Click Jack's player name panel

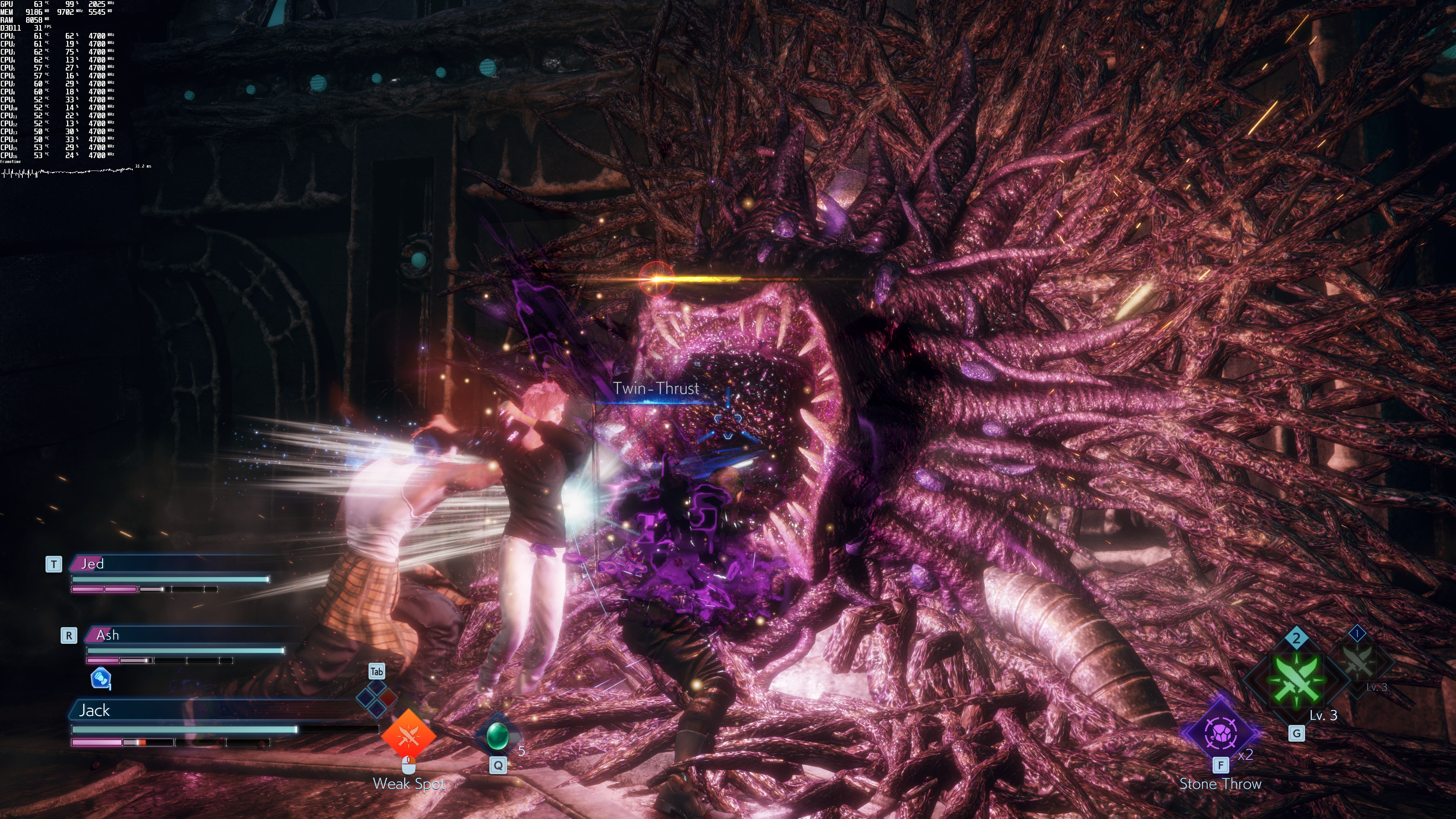click(215, 710)
